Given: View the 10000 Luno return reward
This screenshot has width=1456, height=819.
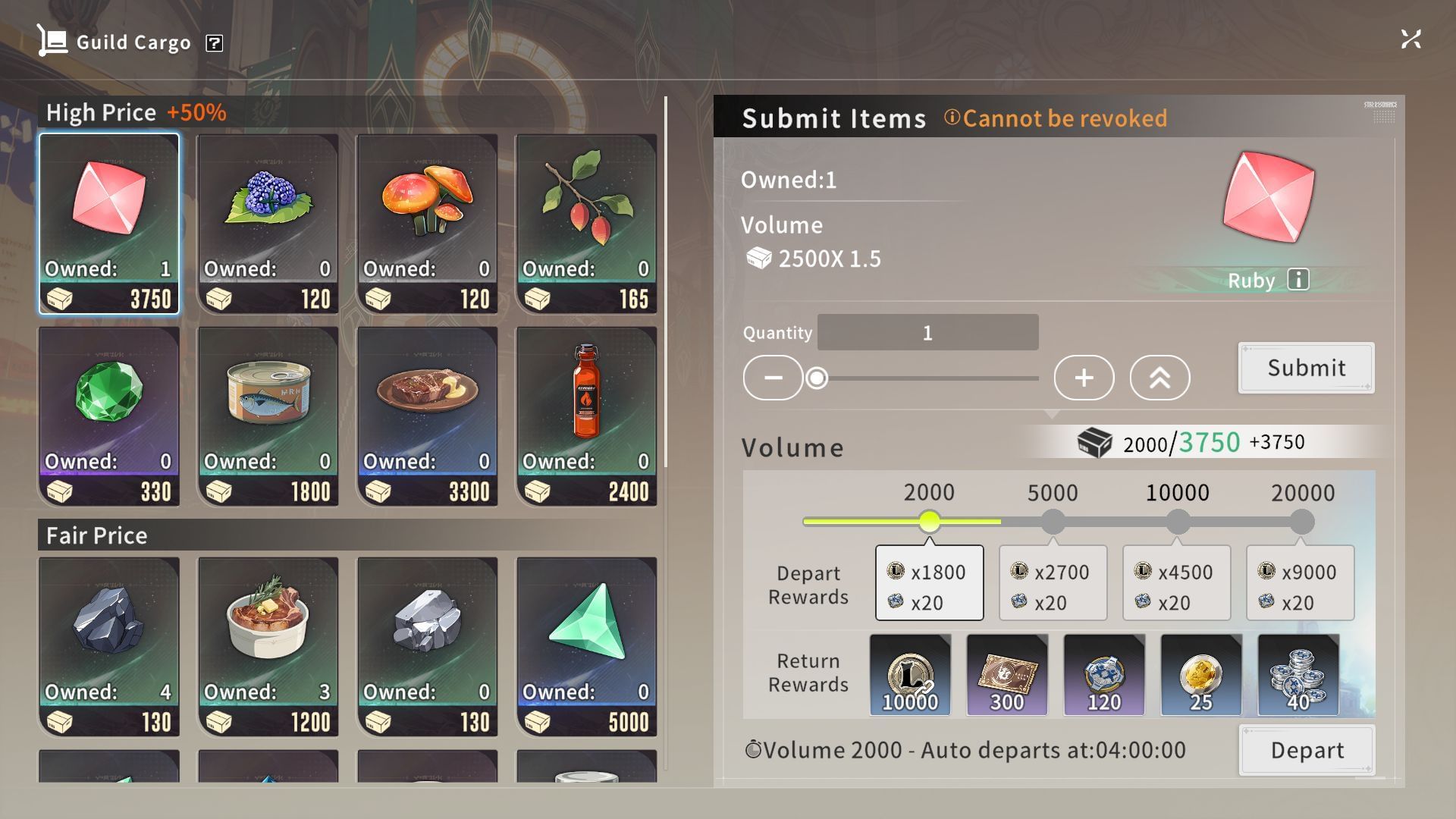Looking at the screenshot, I should (x=910, y=675).
